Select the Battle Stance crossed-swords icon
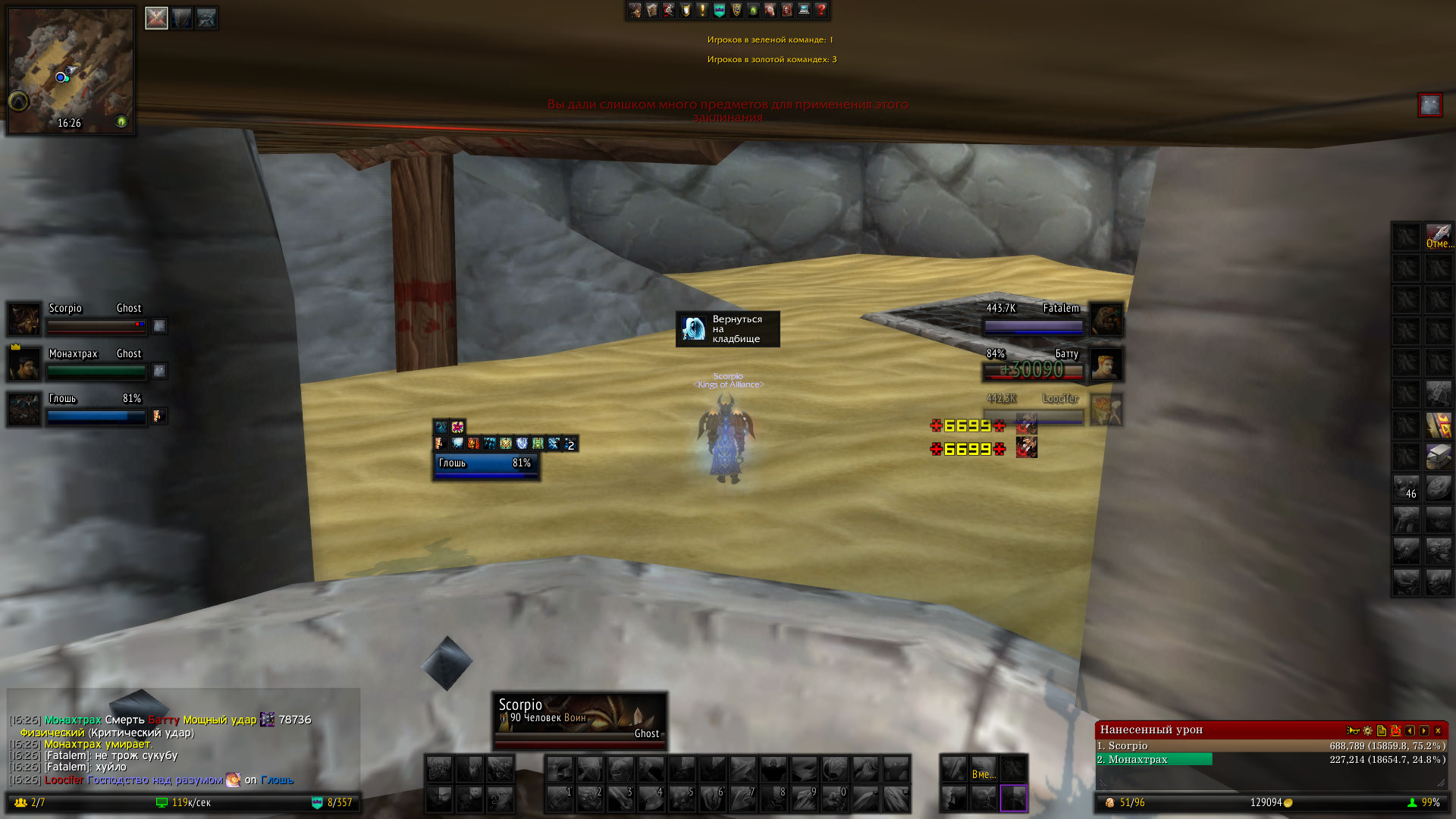The image size is (1456, 819). pyautogui.click(x=156, y=18)
